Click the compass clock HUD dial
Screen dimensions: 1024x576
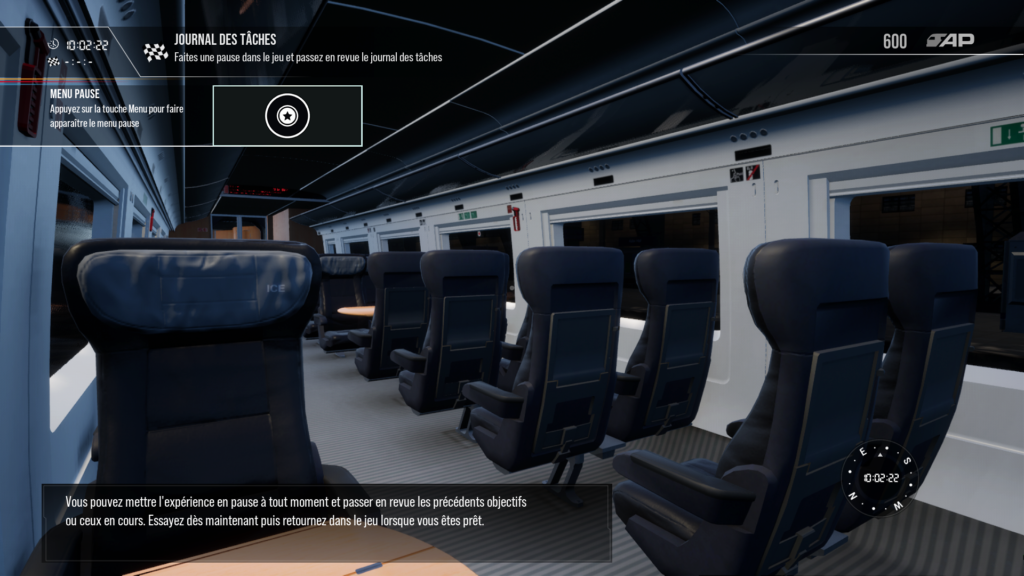click(880, 478)
